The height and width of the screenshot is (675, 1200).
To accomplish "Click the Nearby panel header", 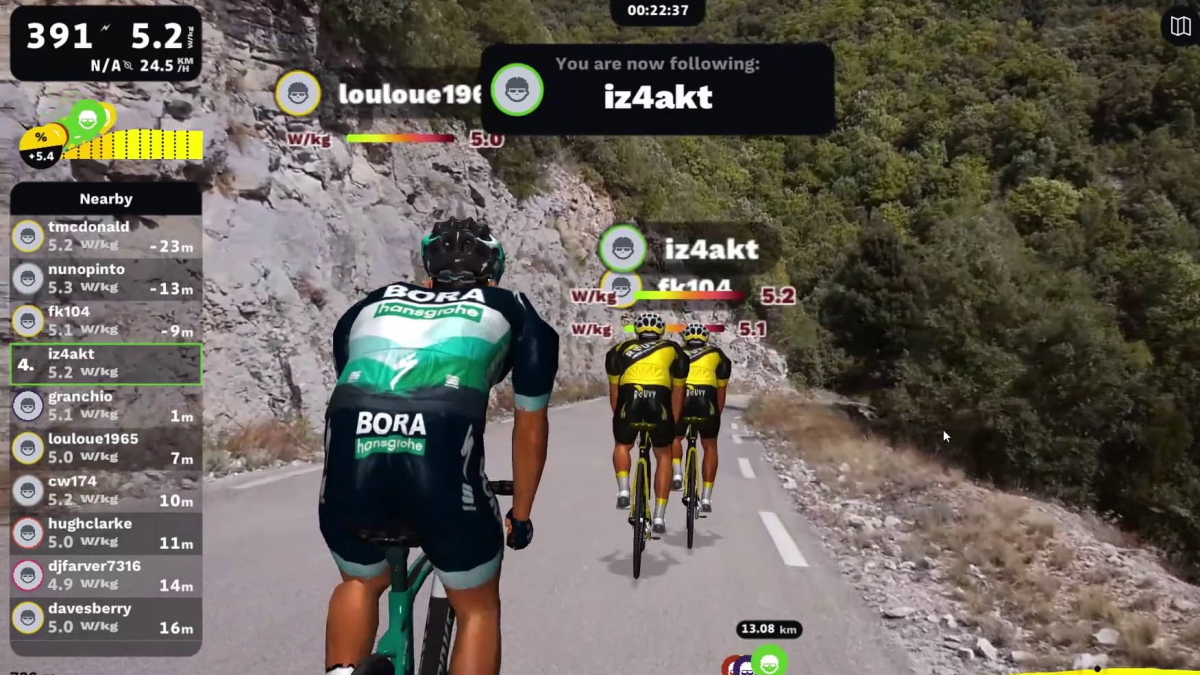I will pos(105,199).
